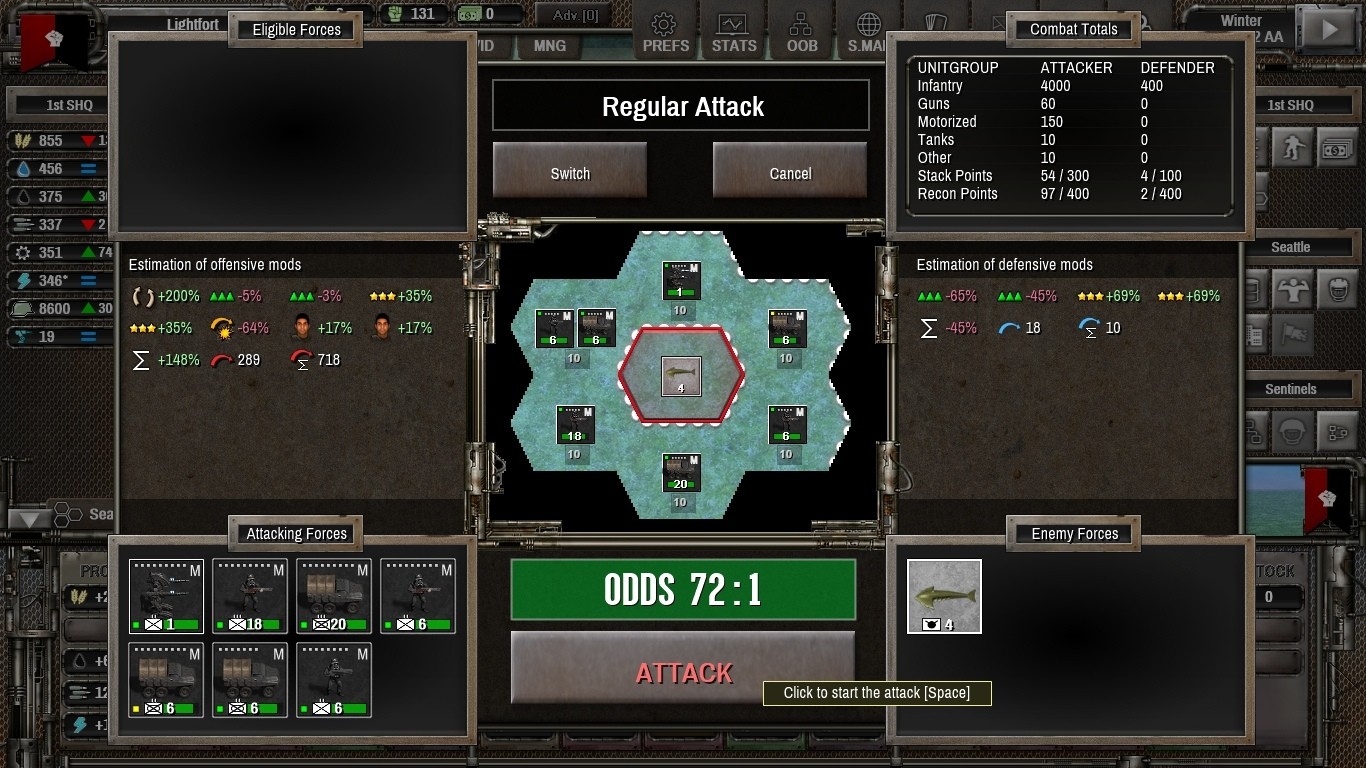1366x768 pixels.
Task: Show the OOB order of battle
Action: point(801,33)
